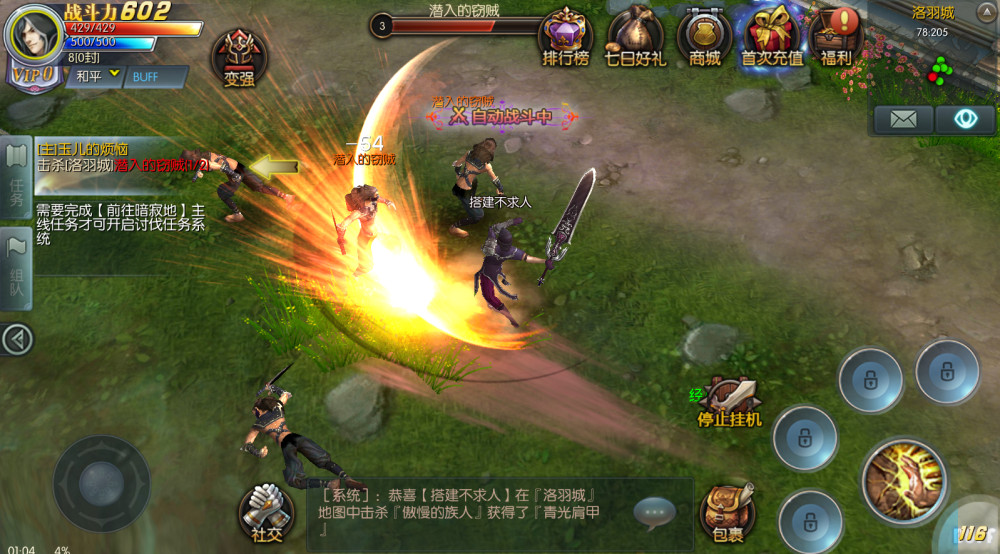This screenshot has height=554, width=1000.
Task: Open the chat bubble button
Action: 655,512
